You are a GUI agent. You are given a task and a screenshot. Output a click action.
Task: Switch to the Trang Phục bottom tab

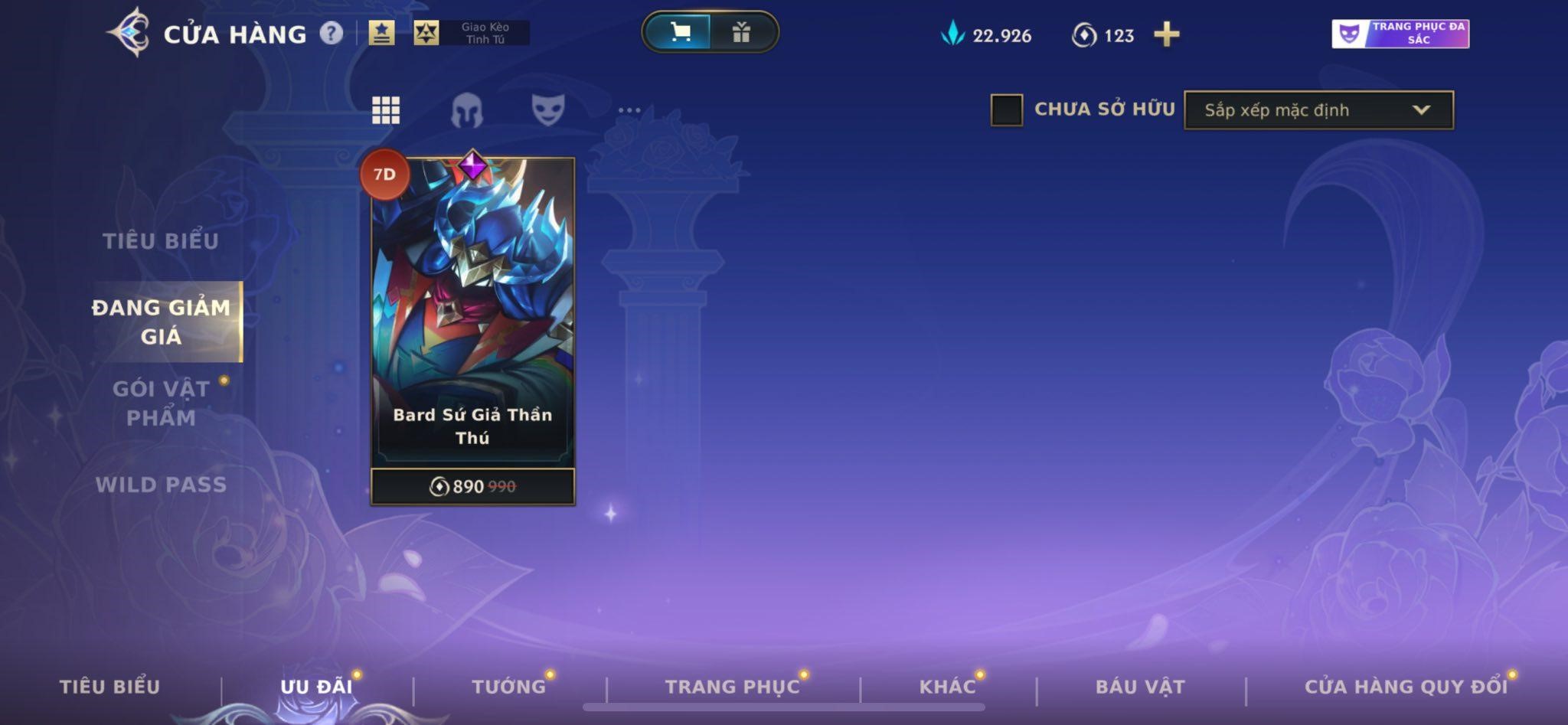732,687
